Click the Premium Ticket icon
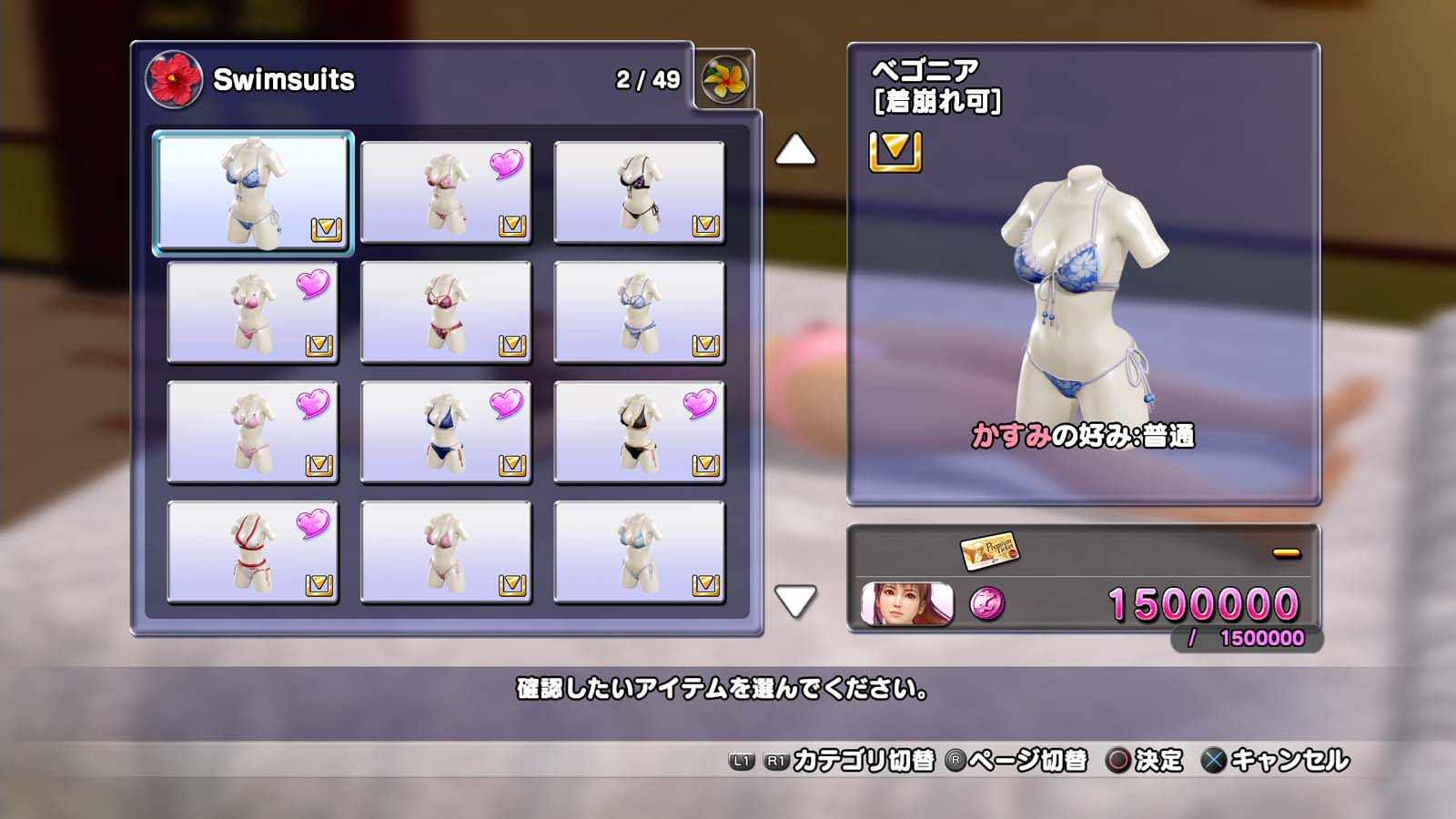1456x819 pixels. (x=989, y=551)
